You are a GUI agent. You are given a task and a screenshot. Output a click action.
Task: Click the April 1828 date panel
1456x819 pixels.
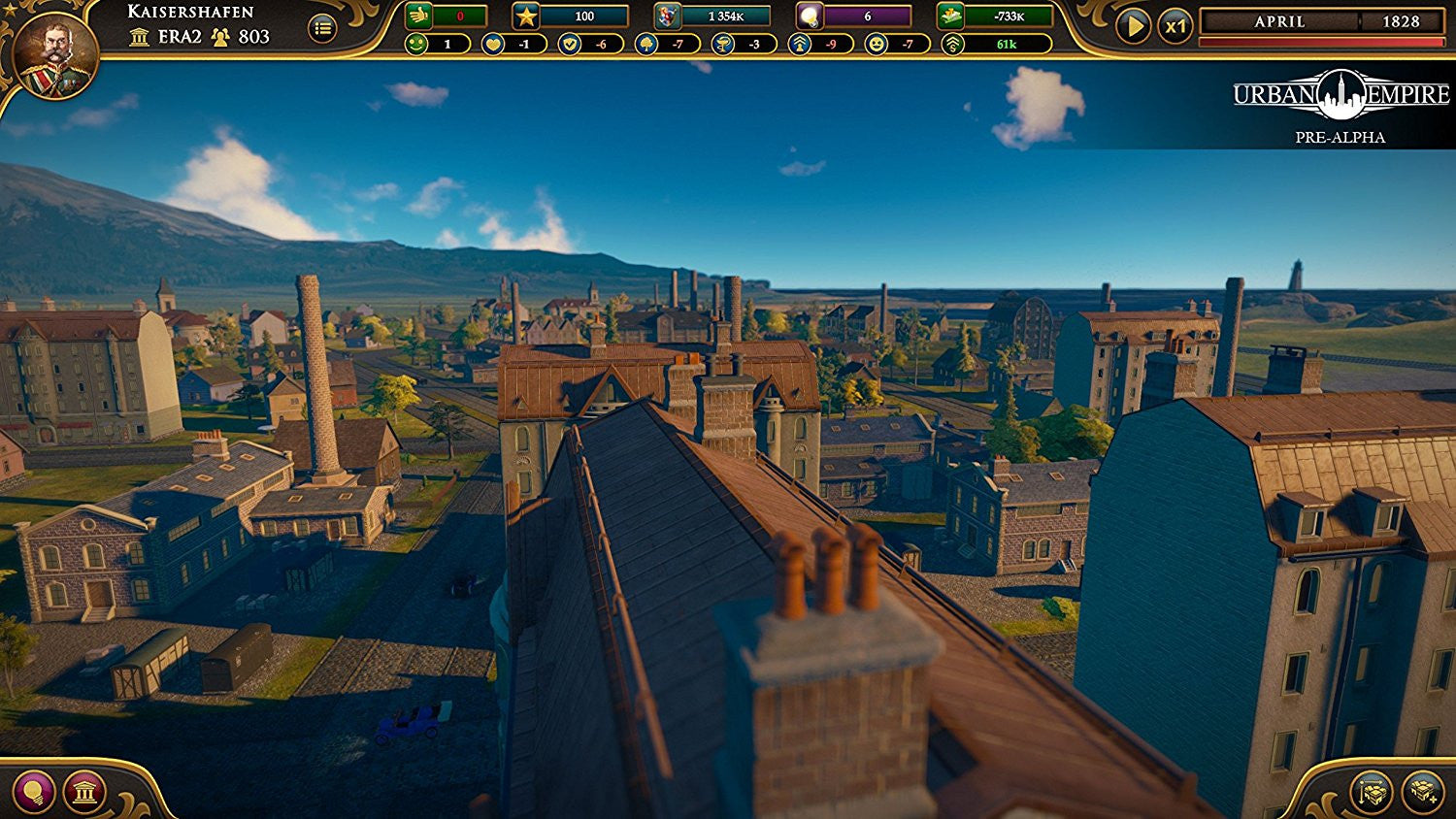coord(1322,21)
